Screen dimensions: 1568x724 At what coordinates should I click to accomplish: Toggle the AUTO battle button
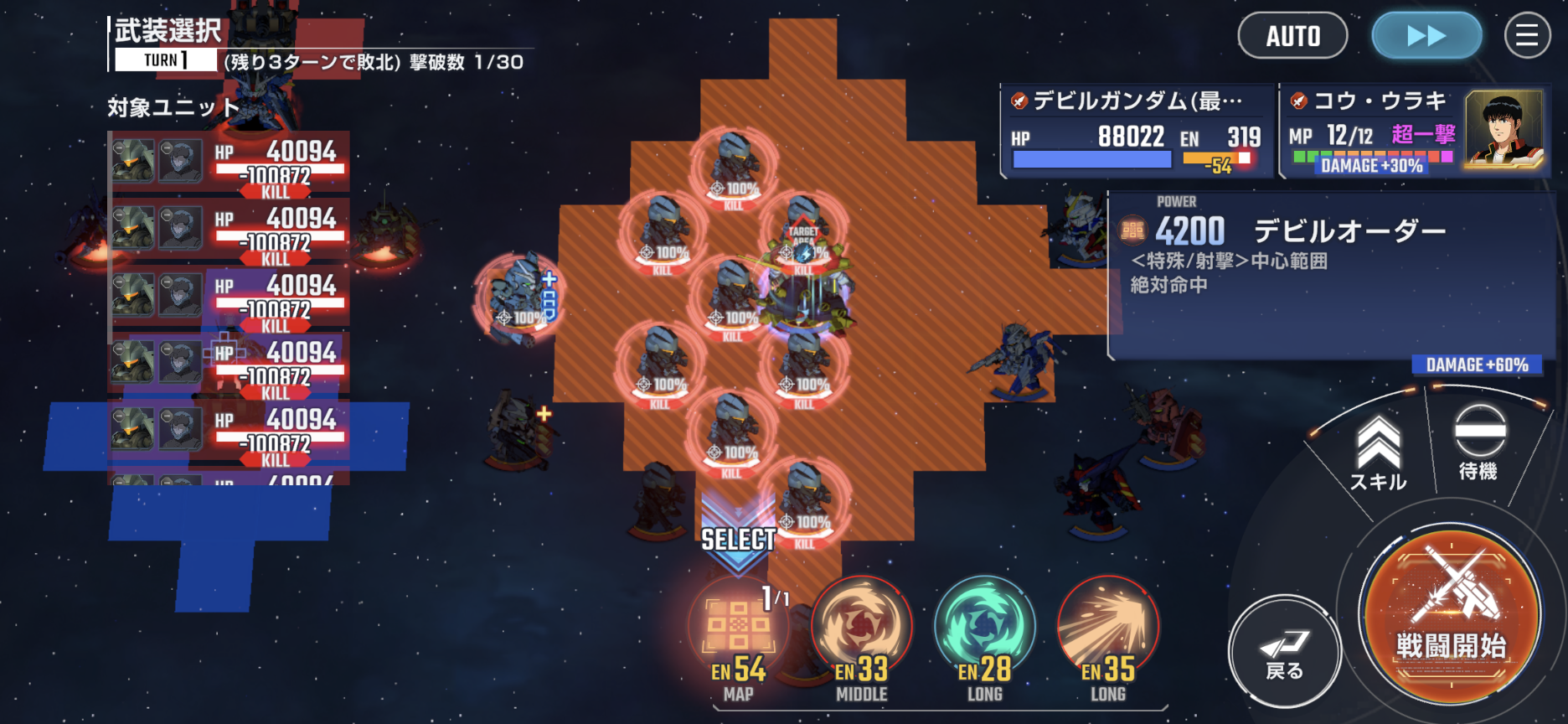tap(1292, 36)
